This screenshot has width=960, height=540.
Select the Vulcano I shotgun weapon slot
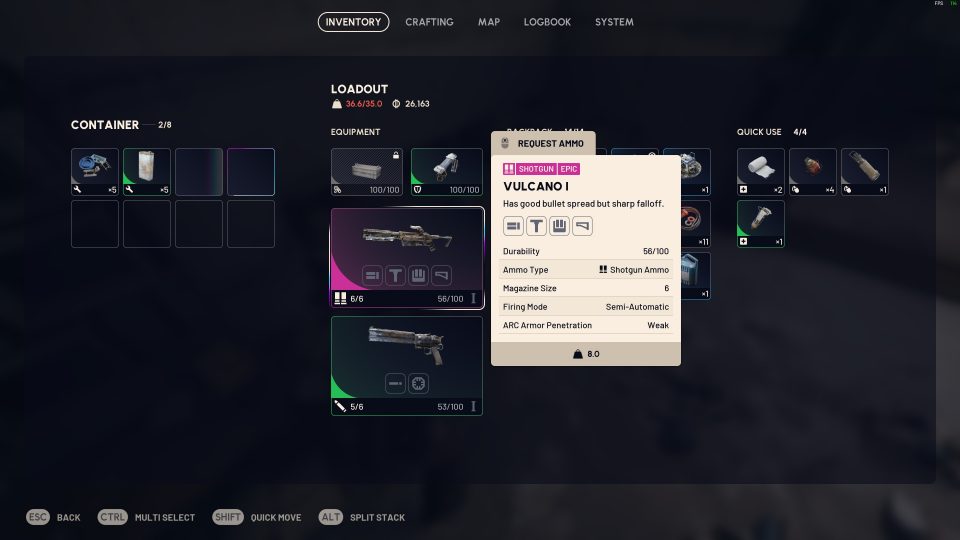pos(407,258)
